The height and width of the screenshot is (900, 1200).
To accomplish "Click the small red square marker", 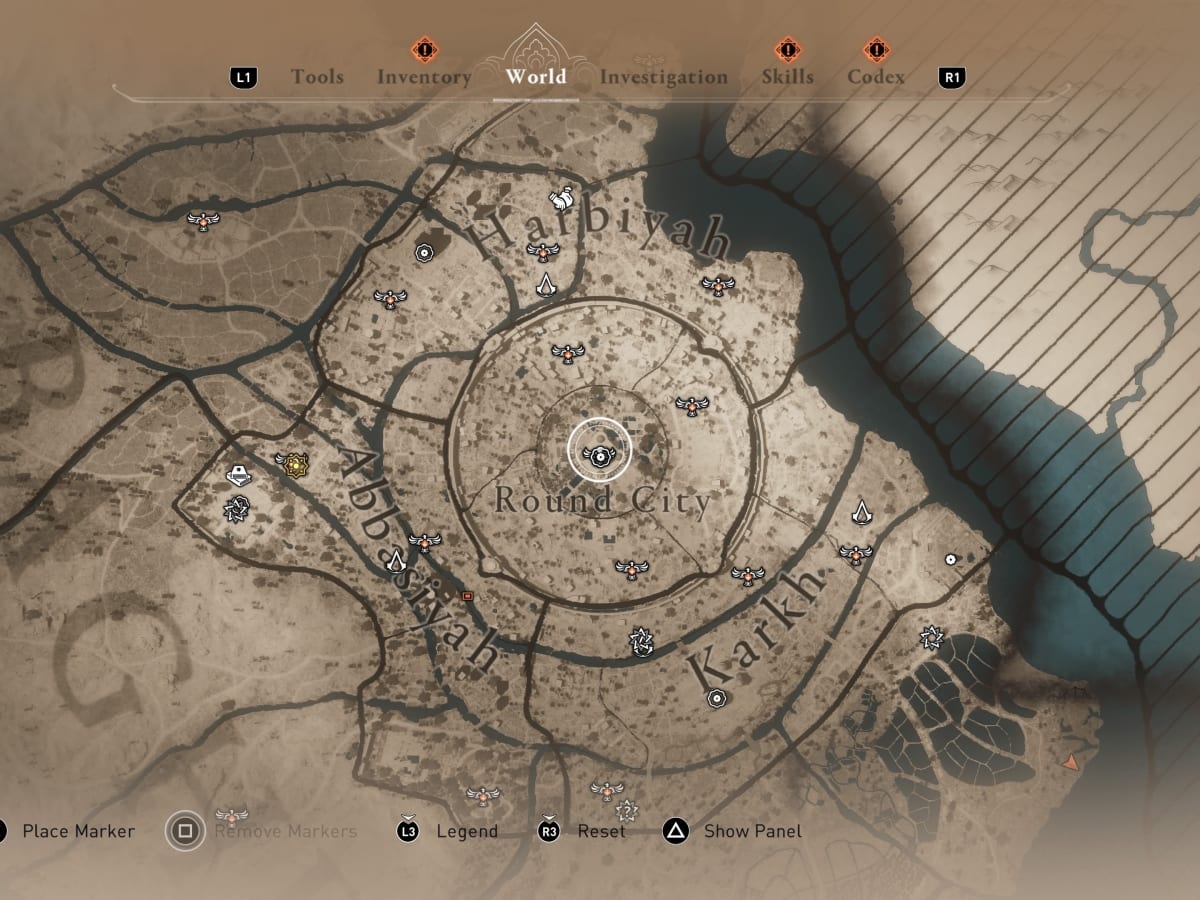I will tap(465, 595).
